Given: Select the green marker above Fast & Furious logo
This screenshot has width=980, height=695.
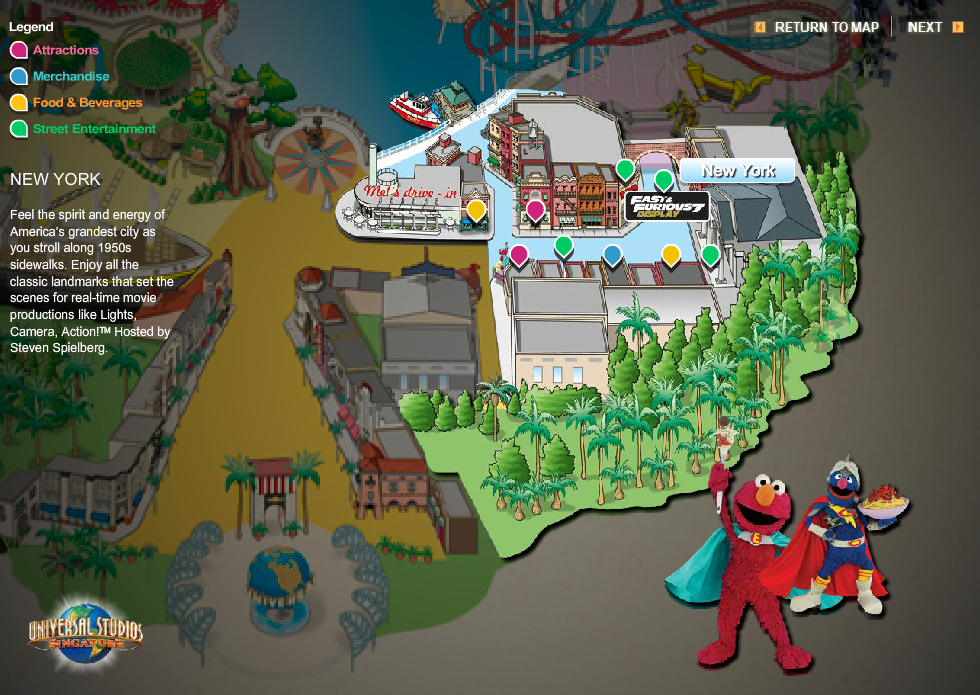Looking at the screenshot, I should click(663, 180).
